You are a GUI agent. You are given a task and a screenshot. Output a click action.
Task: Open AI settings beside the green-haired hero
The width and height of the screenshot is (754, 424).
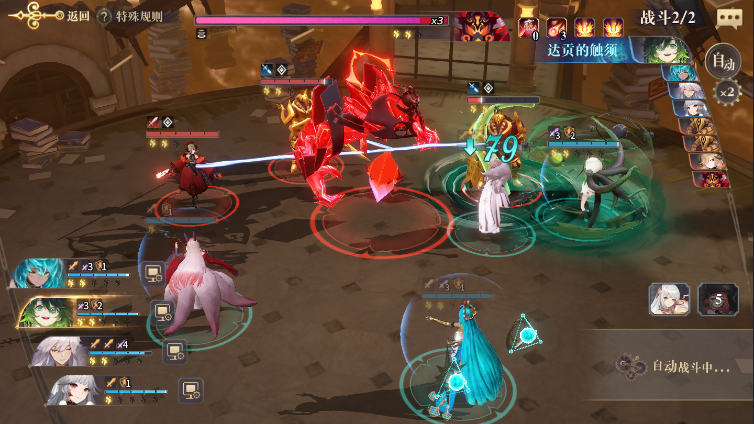163,312
